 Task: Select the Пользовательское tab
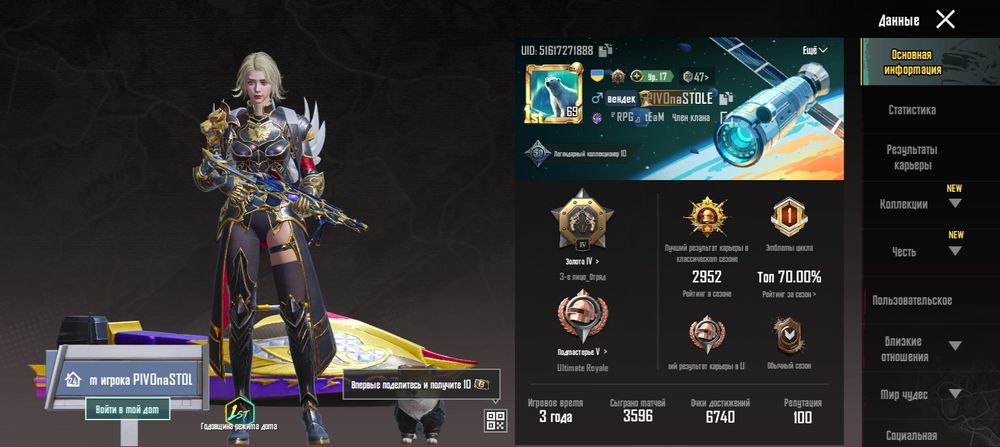(911, 300)
